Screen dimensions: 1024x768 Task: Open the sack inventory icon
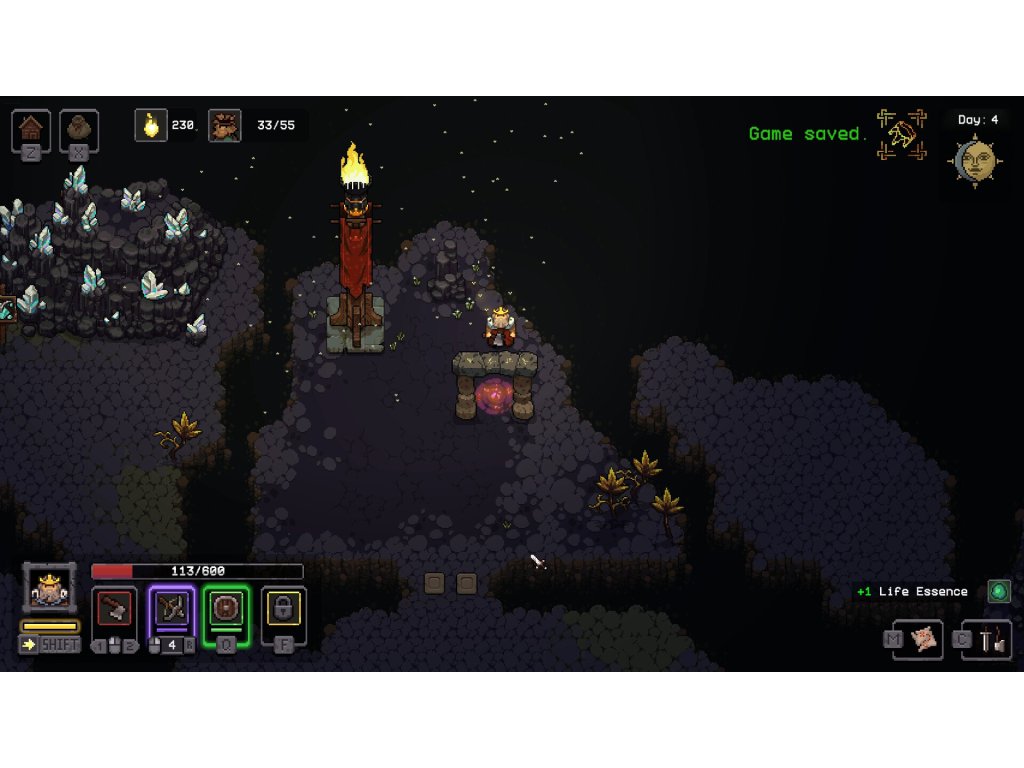(x=79, y=128)
